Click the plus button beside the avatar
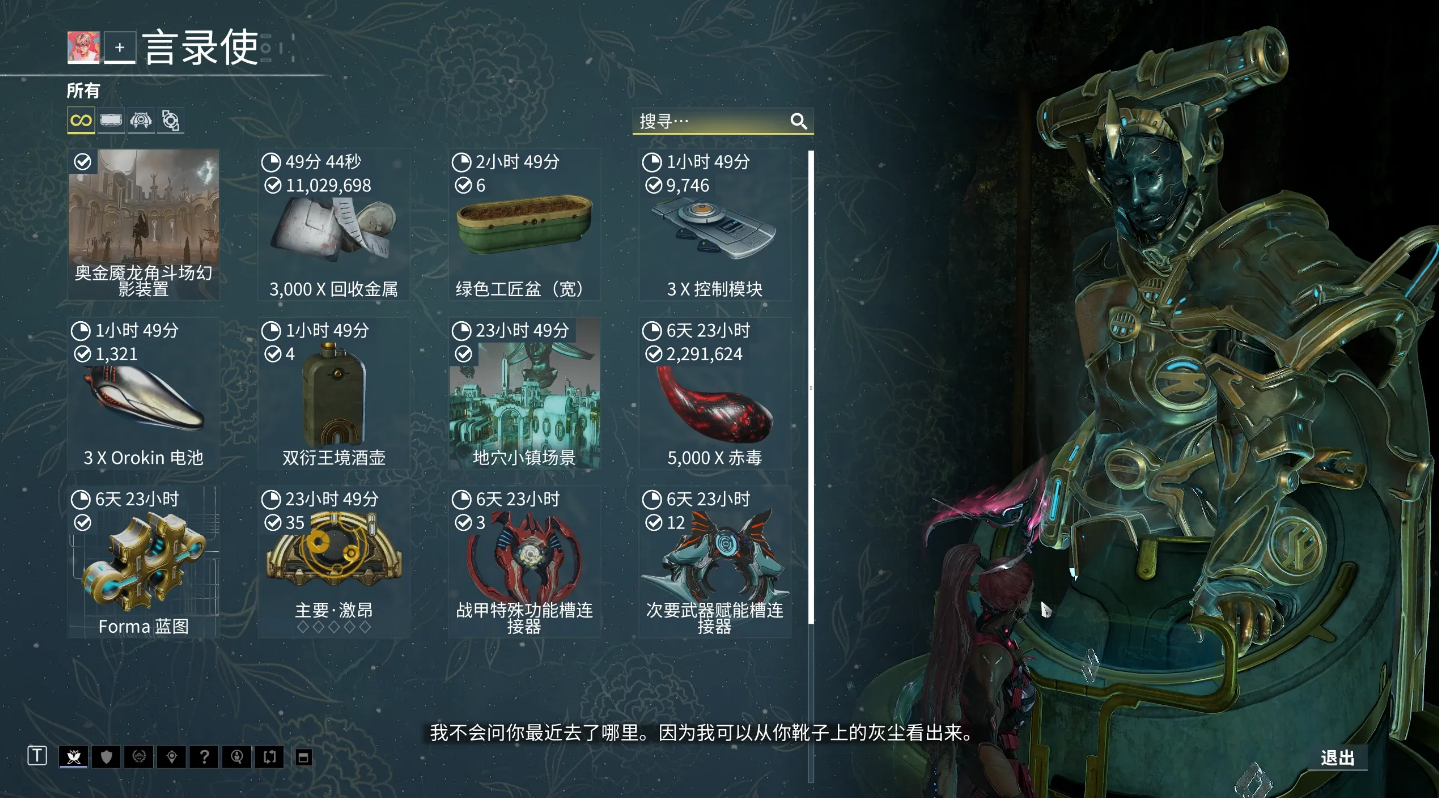The image size is (1439, 798). (120, 47)
